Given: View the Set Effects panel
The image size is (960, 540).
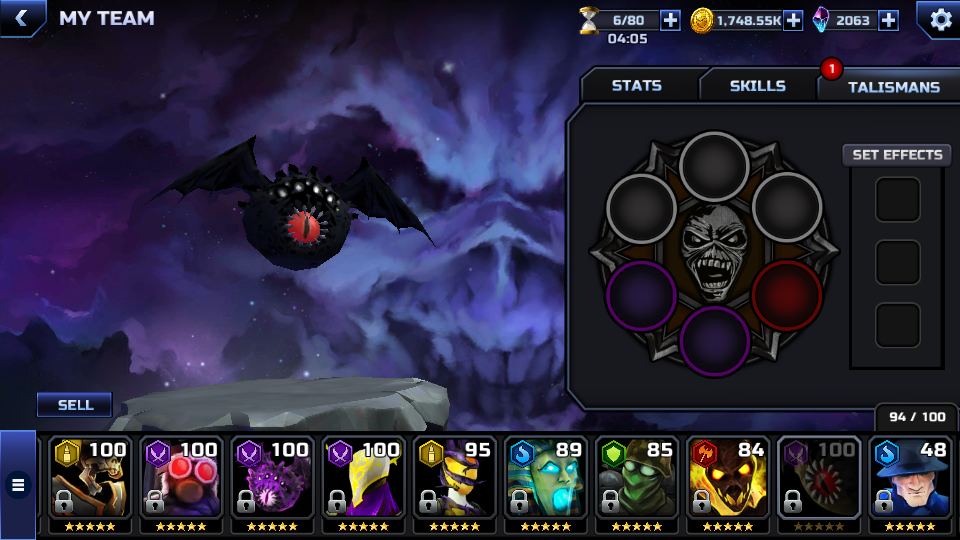Looking at the screenshot, I should click(x=897, y=155).
